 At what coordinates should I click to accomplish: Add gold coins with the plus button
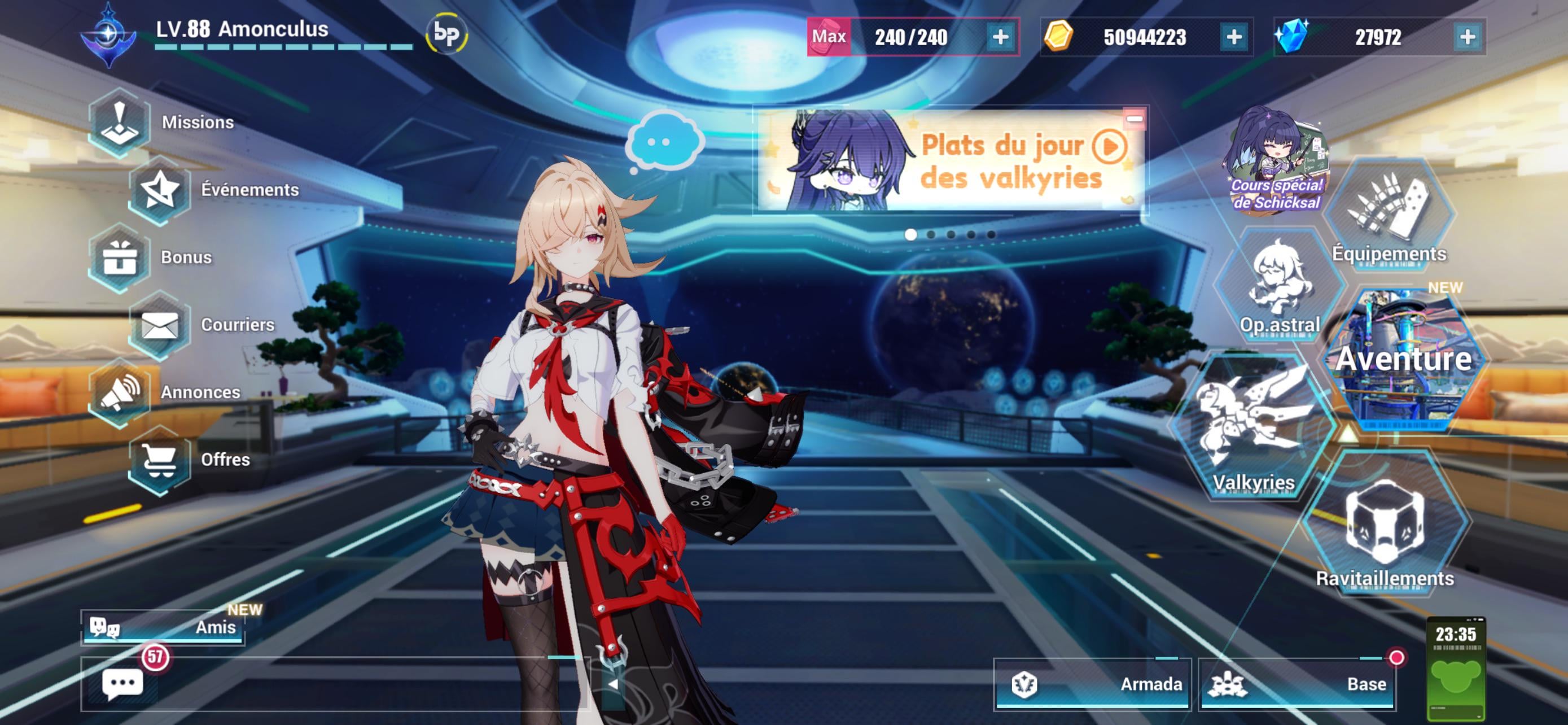click(1234, 37)
